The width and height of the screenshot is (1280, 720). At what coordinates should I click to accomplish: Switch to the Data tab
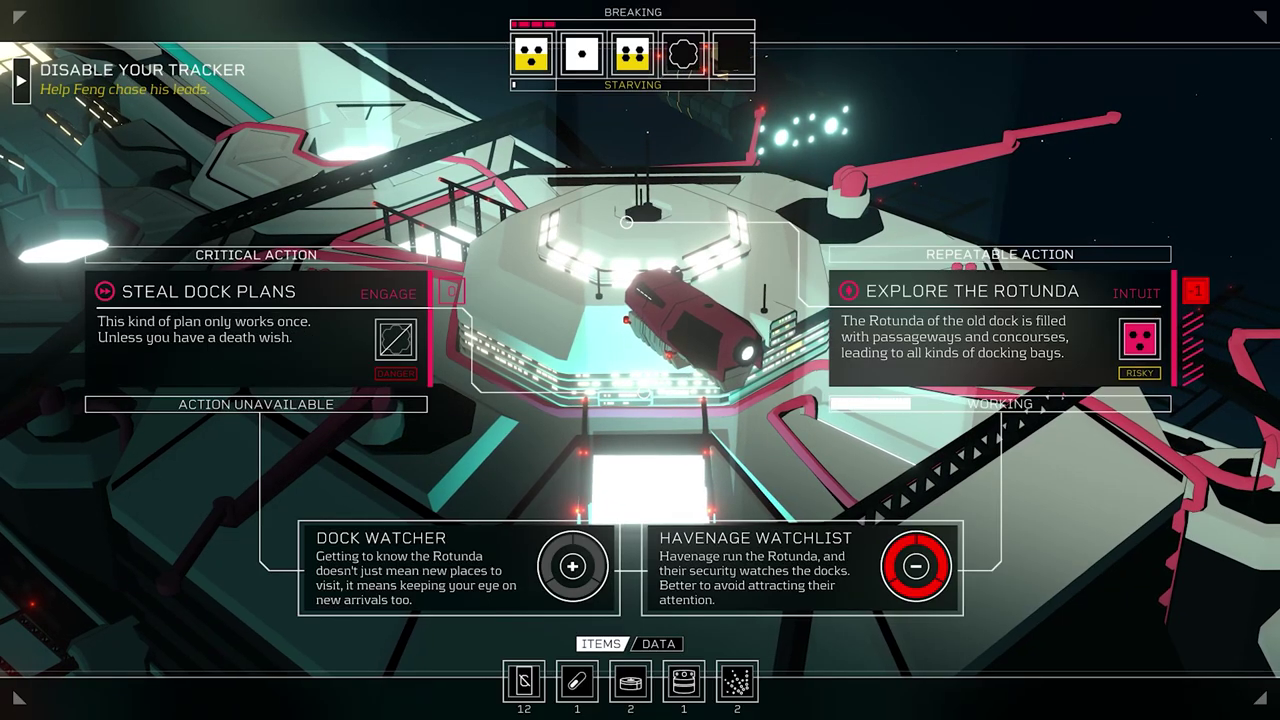click(658, 644)
